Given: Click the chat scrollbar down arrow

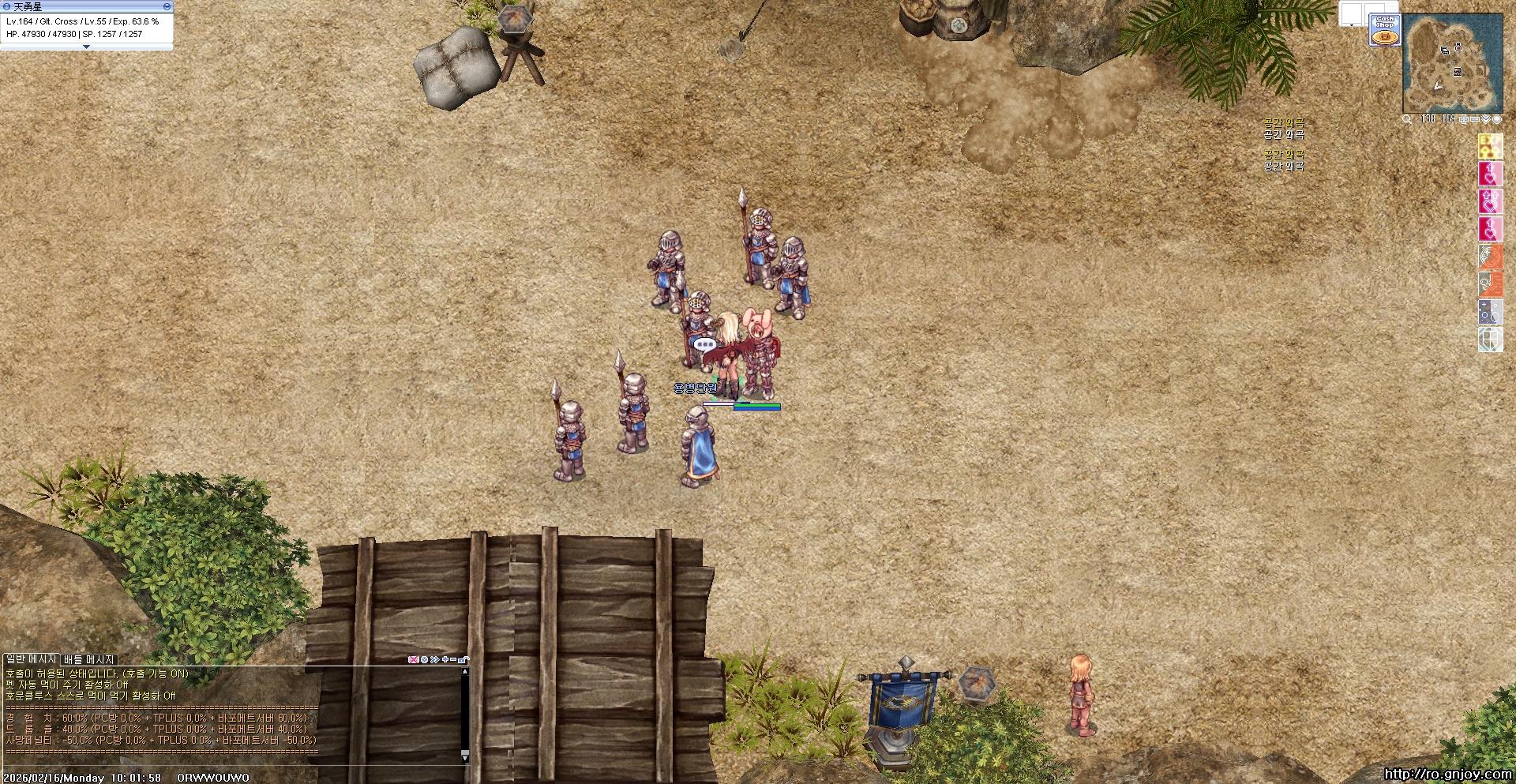Looking at the screenshot, I should point(465,758).
